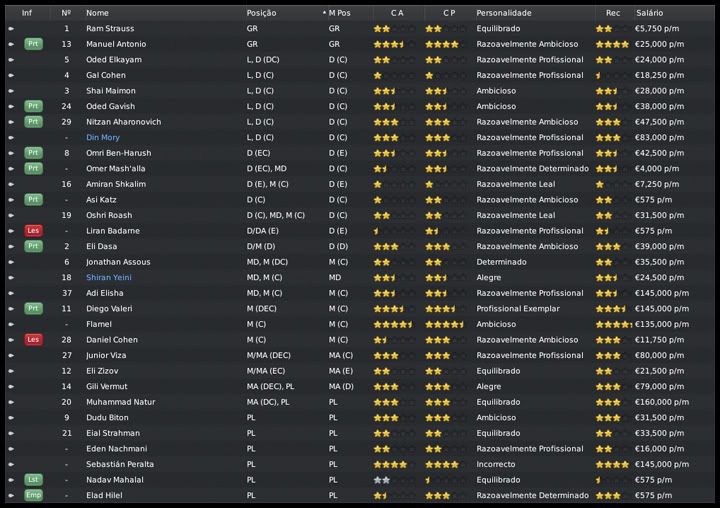This screenshot has width=720, height=508.
Task: Sort by the Personalidade column header
Action: coord(504,13)
